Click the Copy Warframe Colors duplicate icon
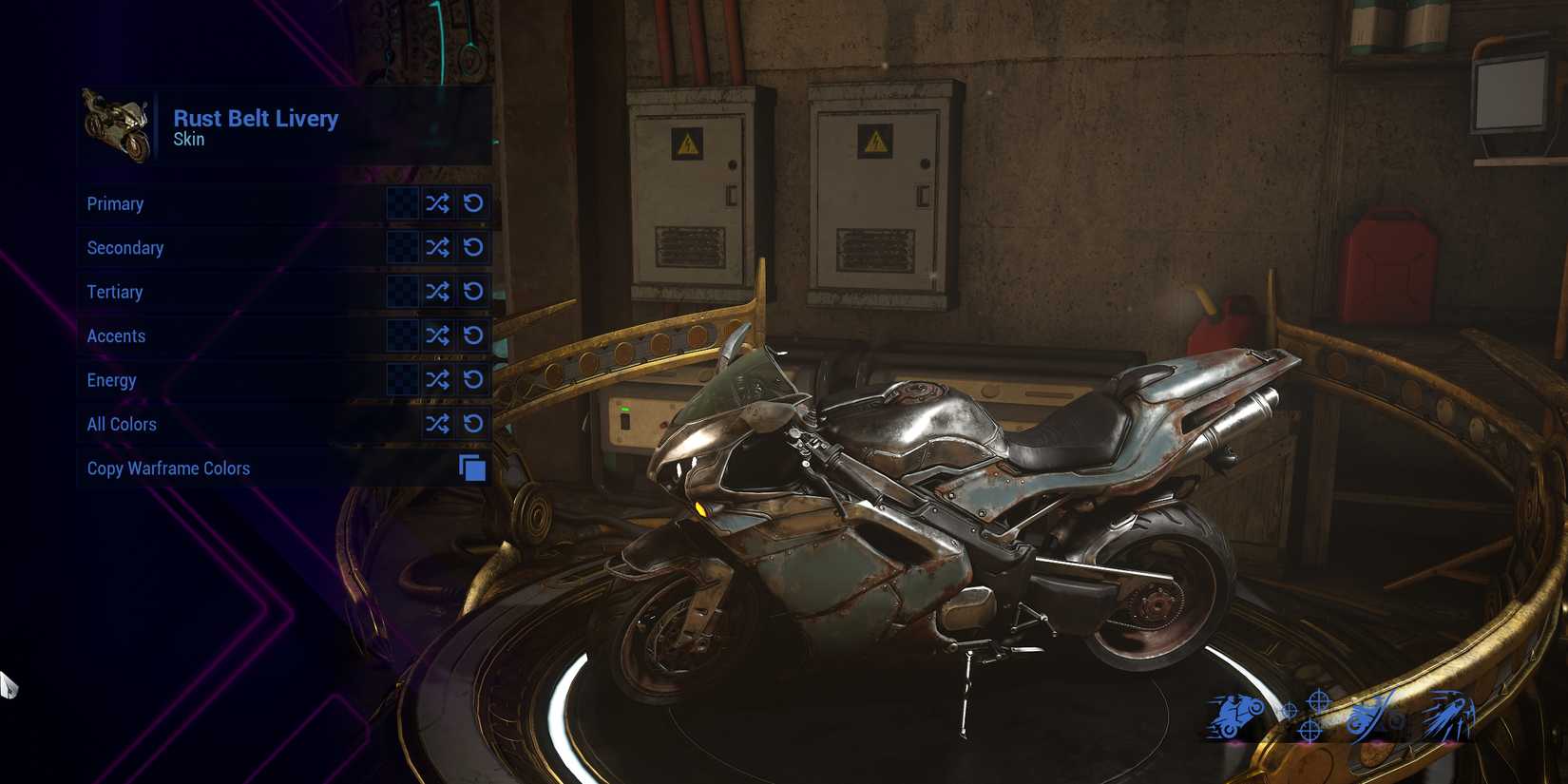Image resolution: width=1568 pixels, height=784 pixels. point(472,468)
